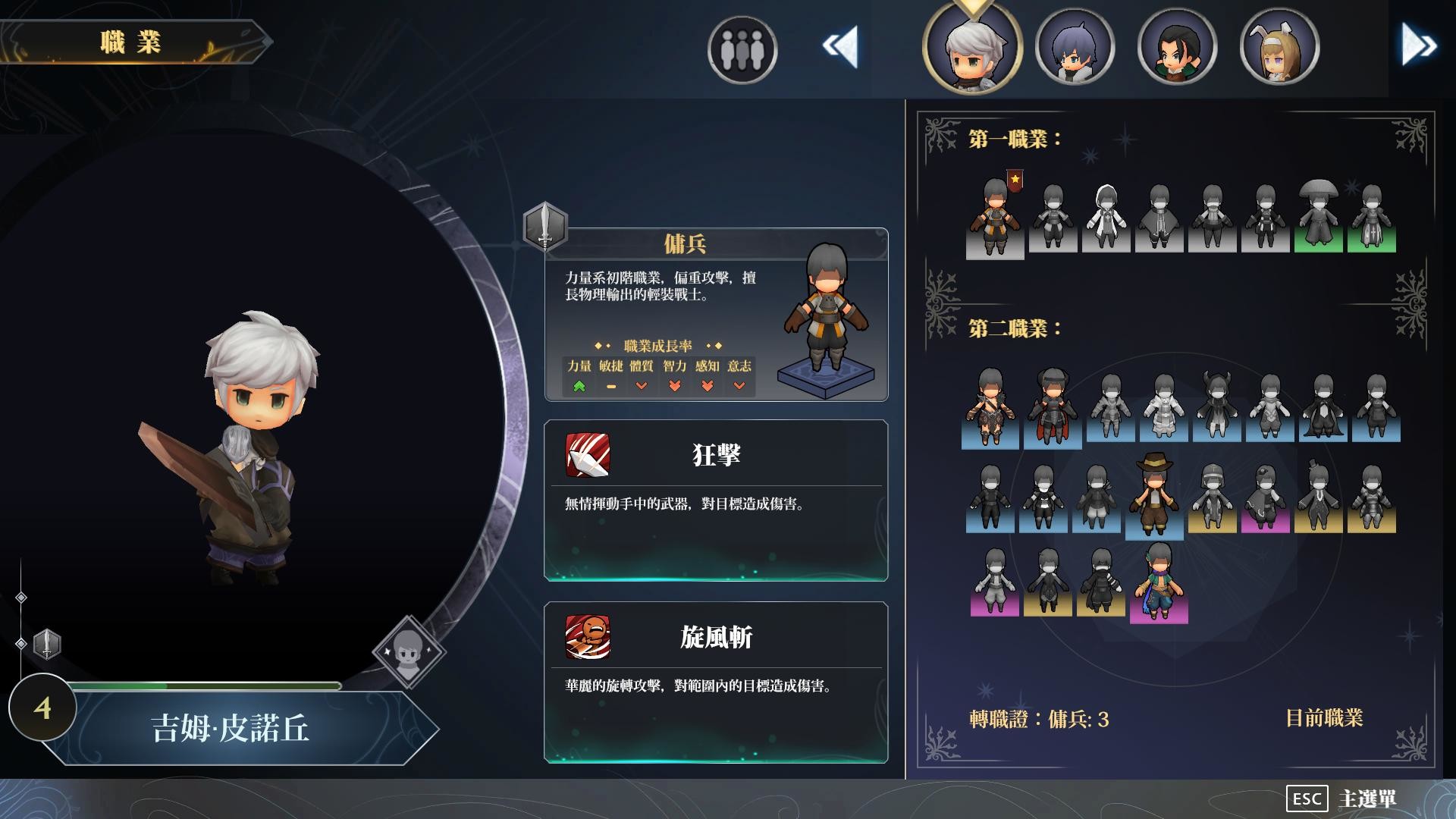
Task: Open the main menu via ESC 主選單
Action: click(1342, 799)
